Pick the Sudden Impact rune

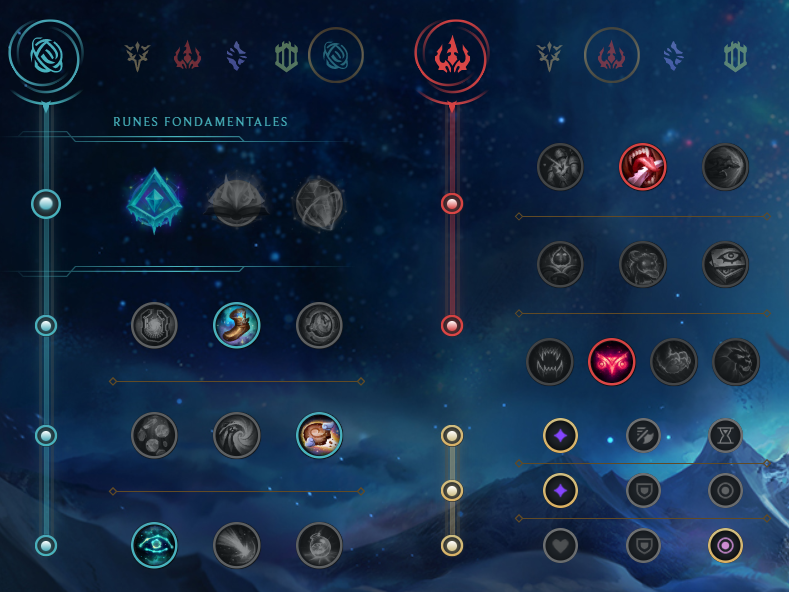(x=725, y=167)
